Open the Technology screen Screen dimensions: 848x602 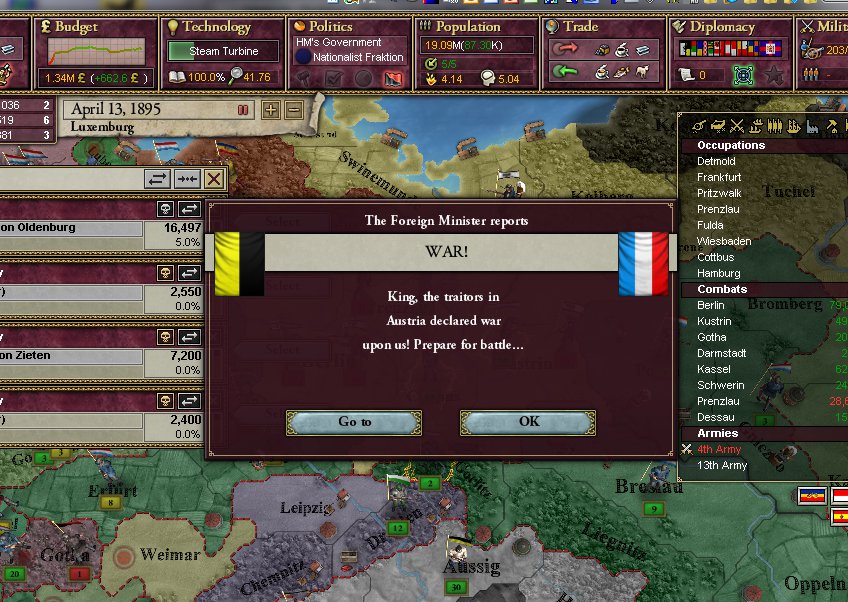[x=216, y=27]
